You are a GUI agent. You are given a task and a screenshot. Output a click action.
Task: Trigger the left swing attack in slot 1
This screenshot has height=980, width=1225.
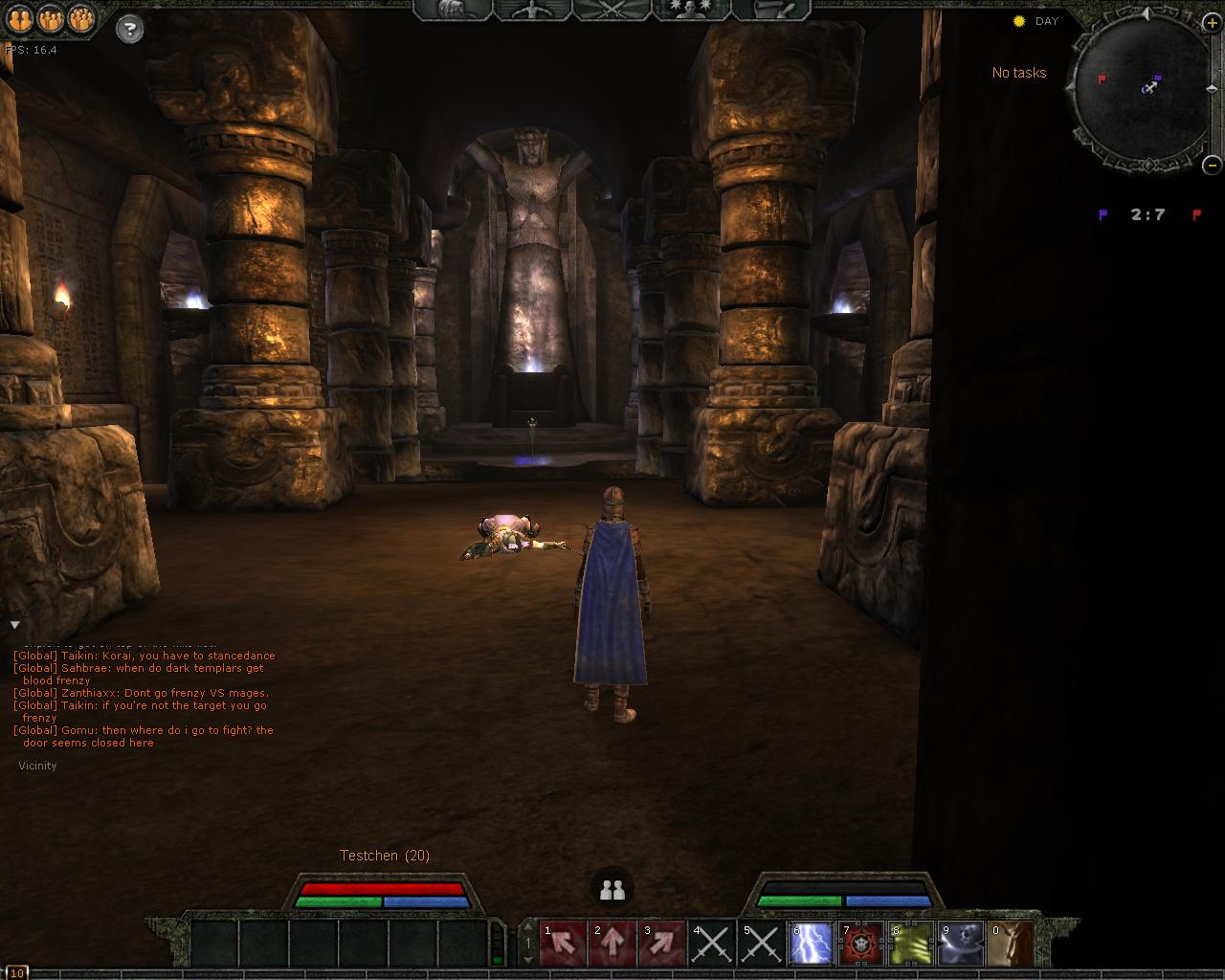tap(563, 943)
